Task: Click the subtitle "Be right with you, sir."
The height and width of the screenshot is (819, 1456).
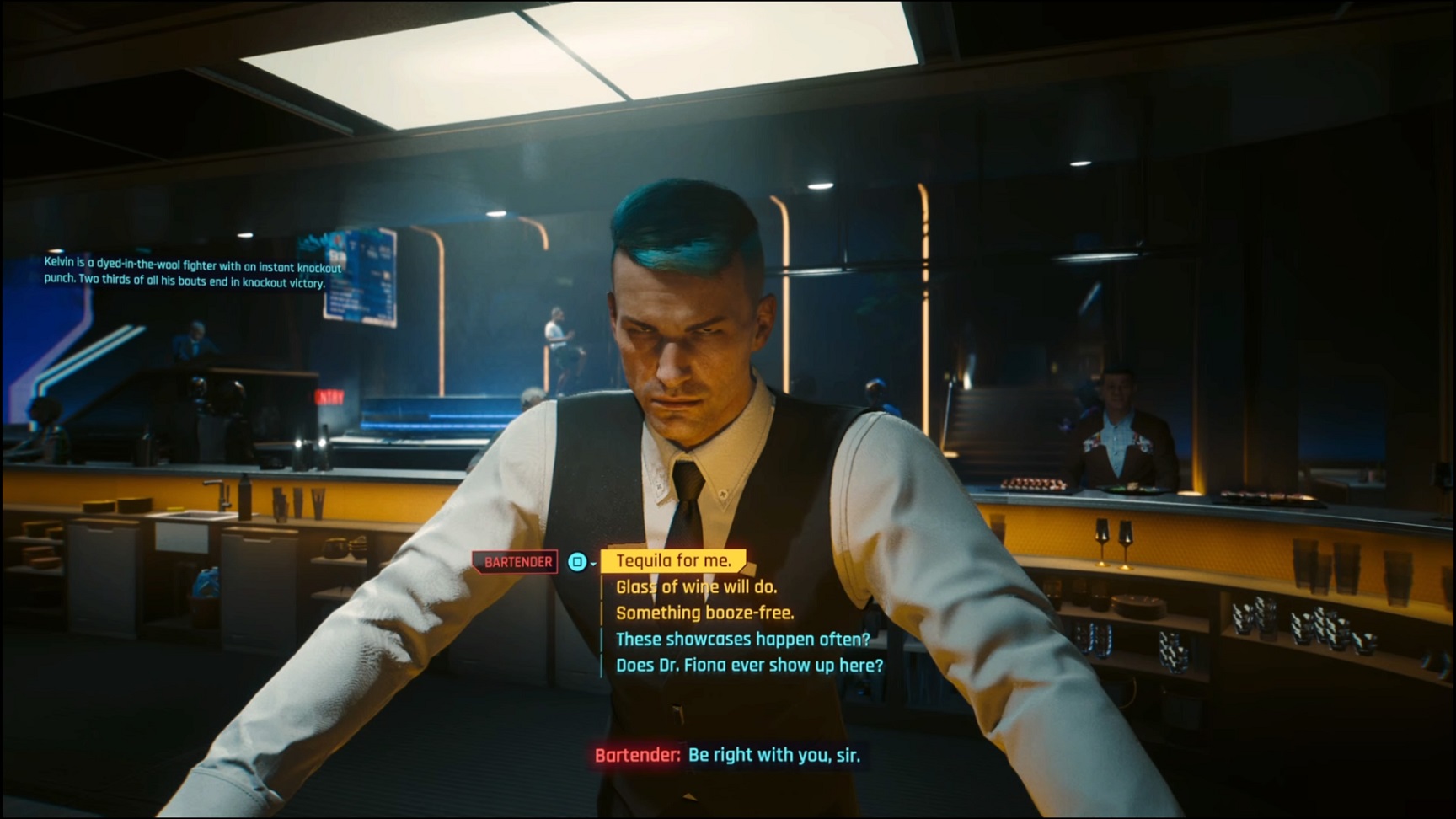Action: [774, 756]
